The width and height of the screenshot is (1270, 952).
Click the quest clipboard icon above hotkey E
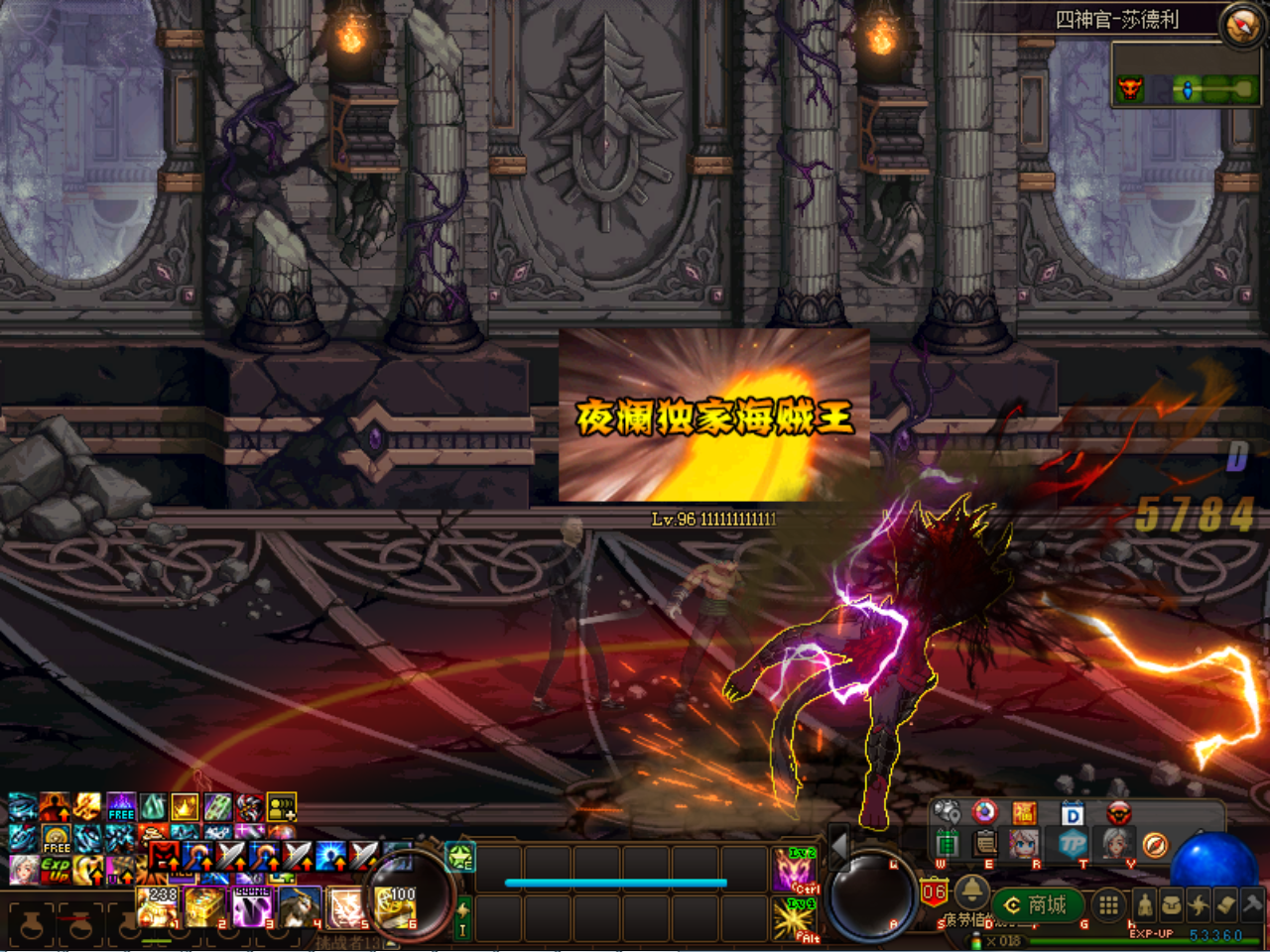[984, 844]
